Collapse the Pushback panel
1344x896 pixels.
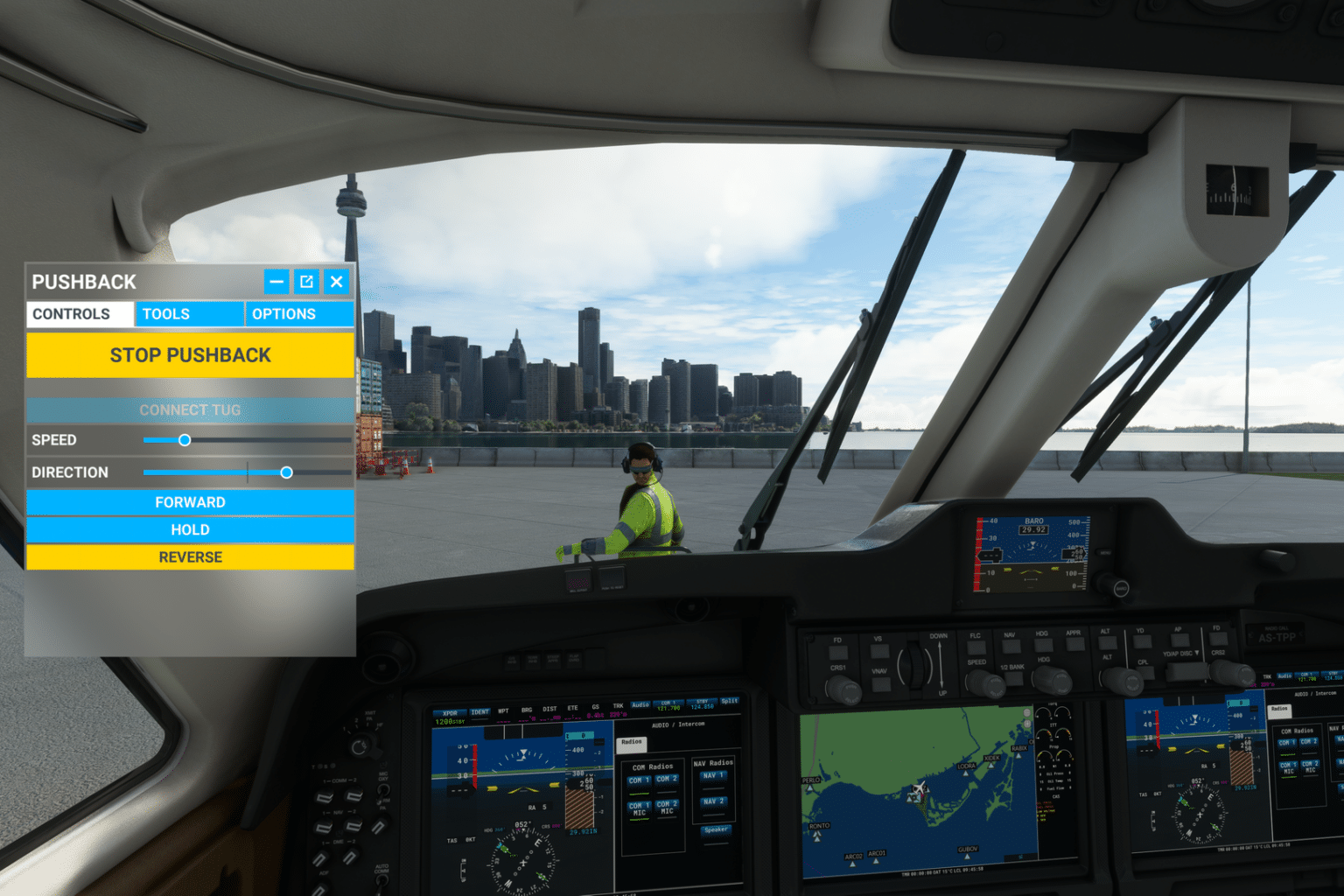click(276, 282)
